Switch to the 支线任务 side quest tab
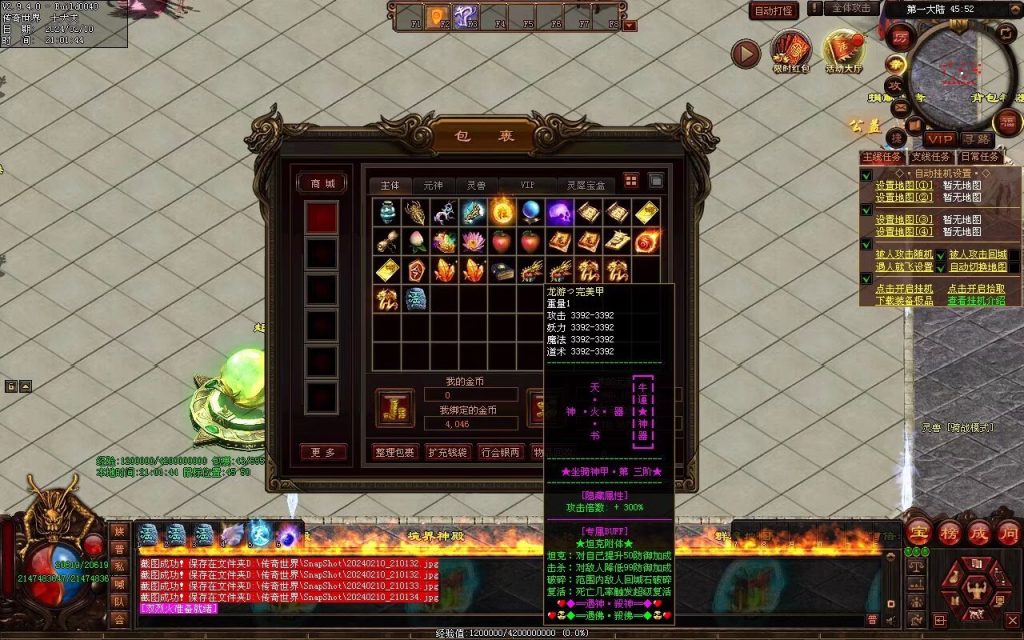Screen dimensions: 1024x640 point(929,157)
